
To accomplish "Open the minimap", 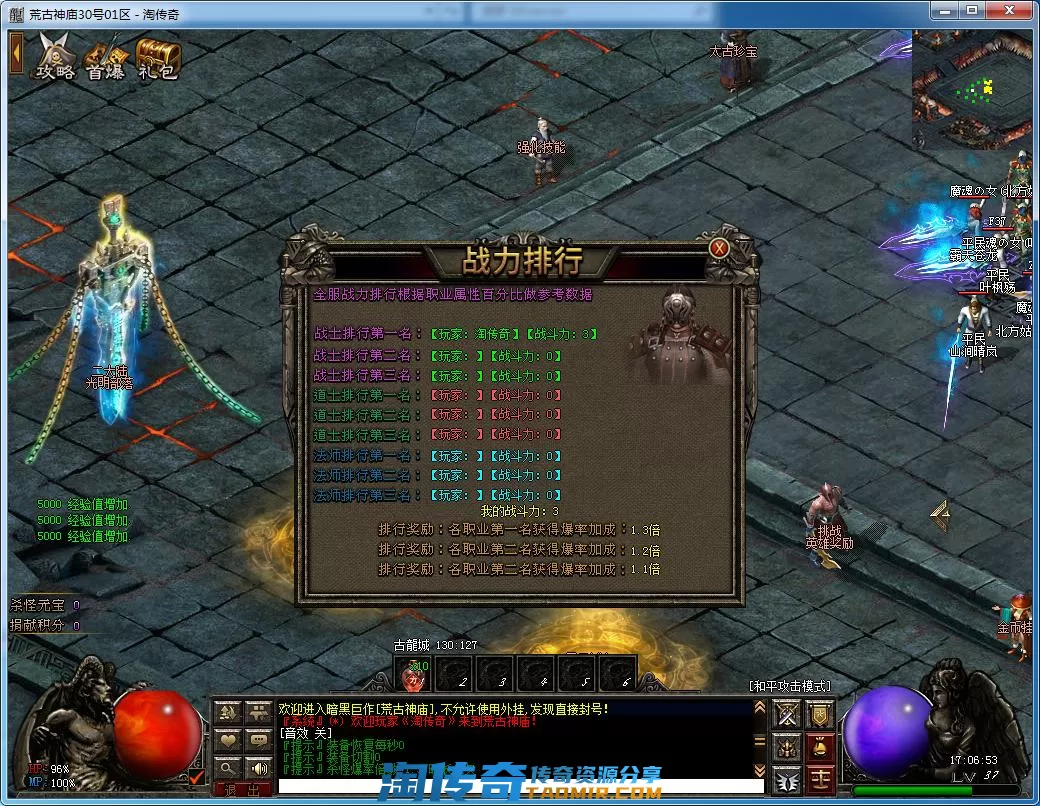I will [x=971, y=91].
